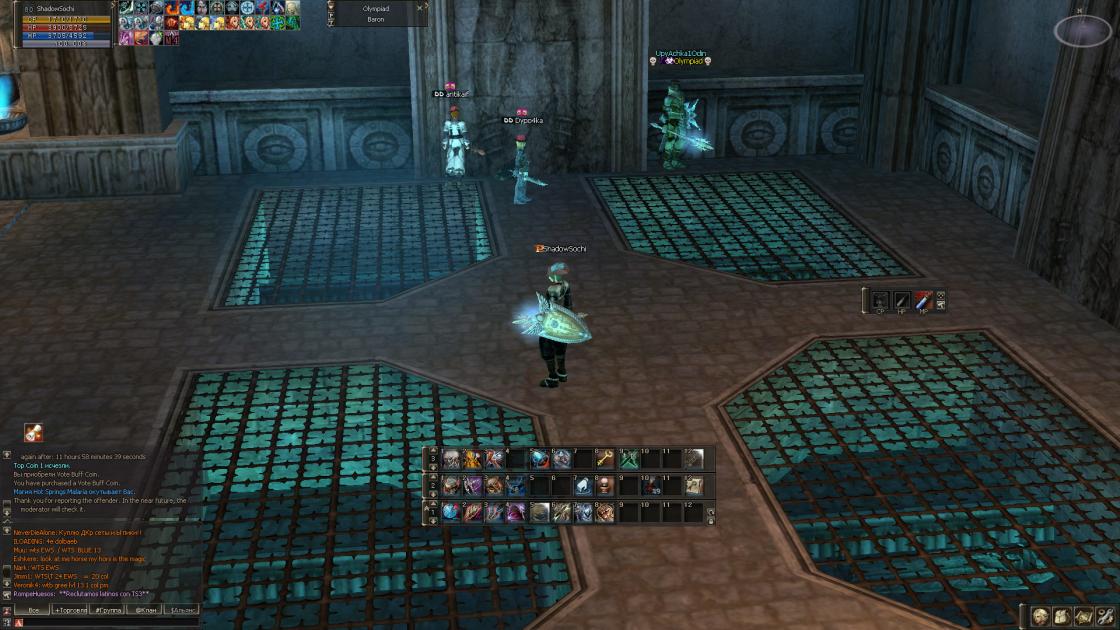Click the chat text input field
This screenshot has width=1120, height=630.
[110, 623]
